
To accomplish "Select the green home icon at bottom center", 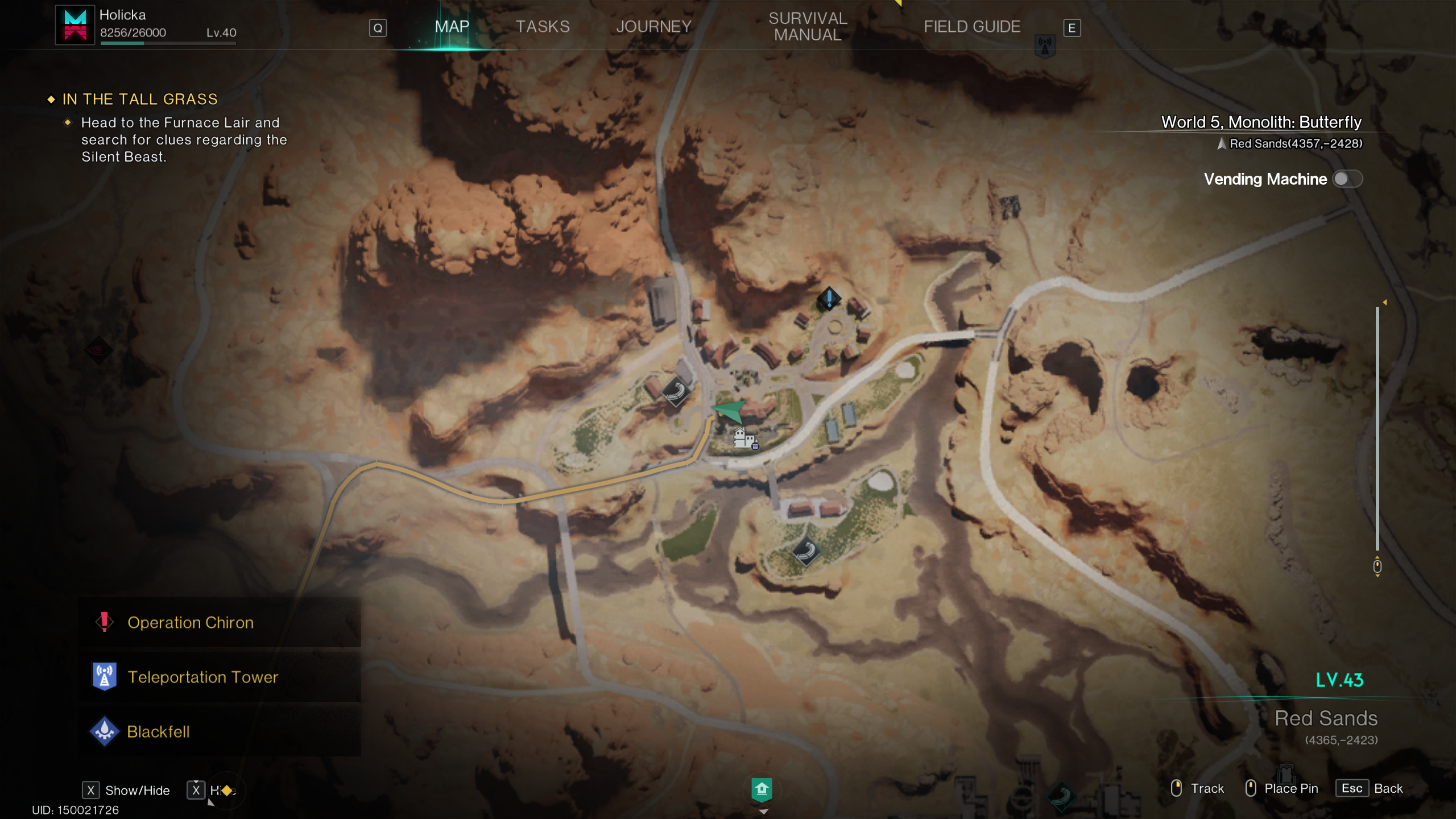I will pyautogui.click(x=763, y=789).
